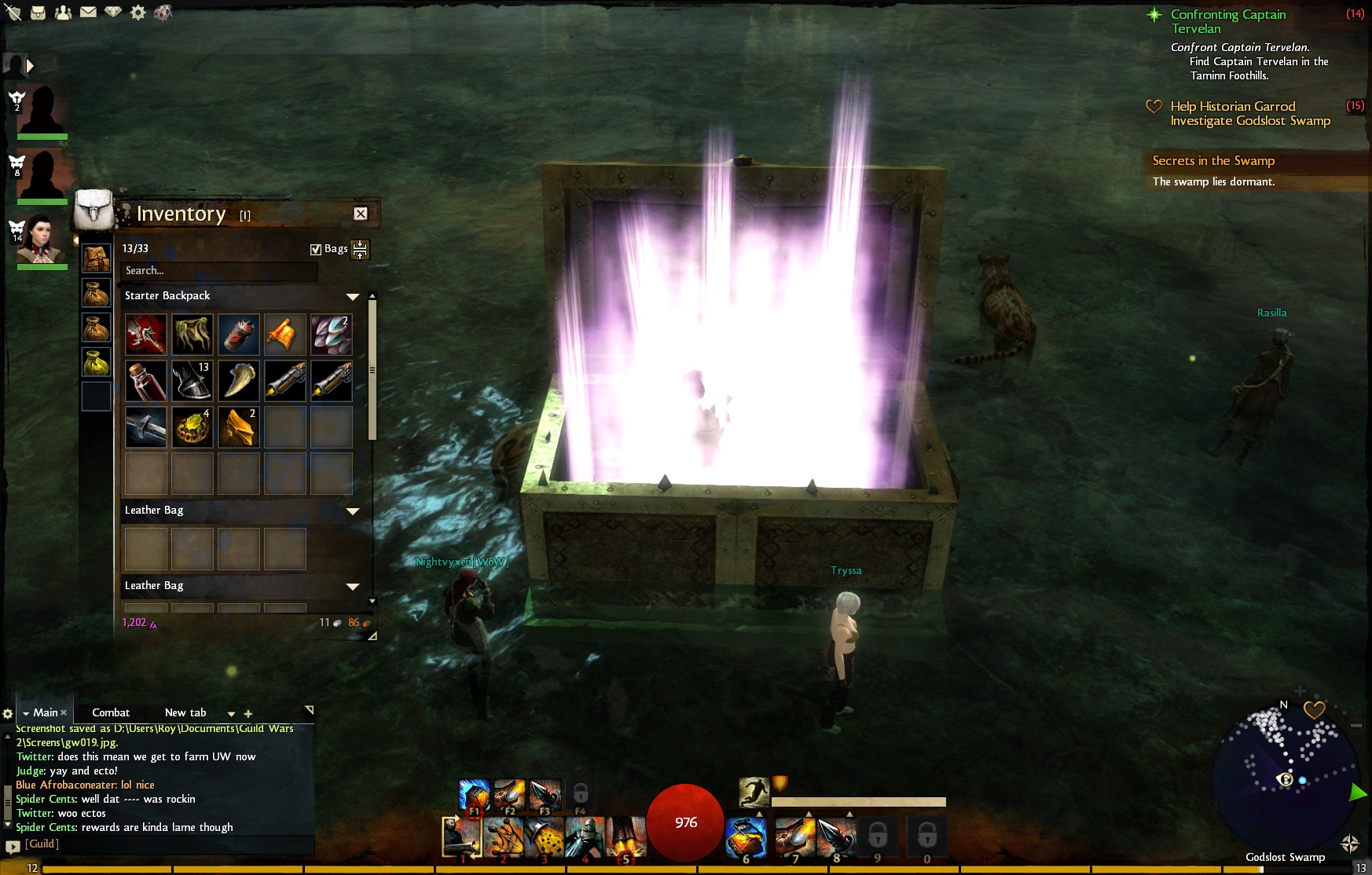Screen dimensions: 1372x875
Task: Open the gear options menu icon
Action: point(138,13)
